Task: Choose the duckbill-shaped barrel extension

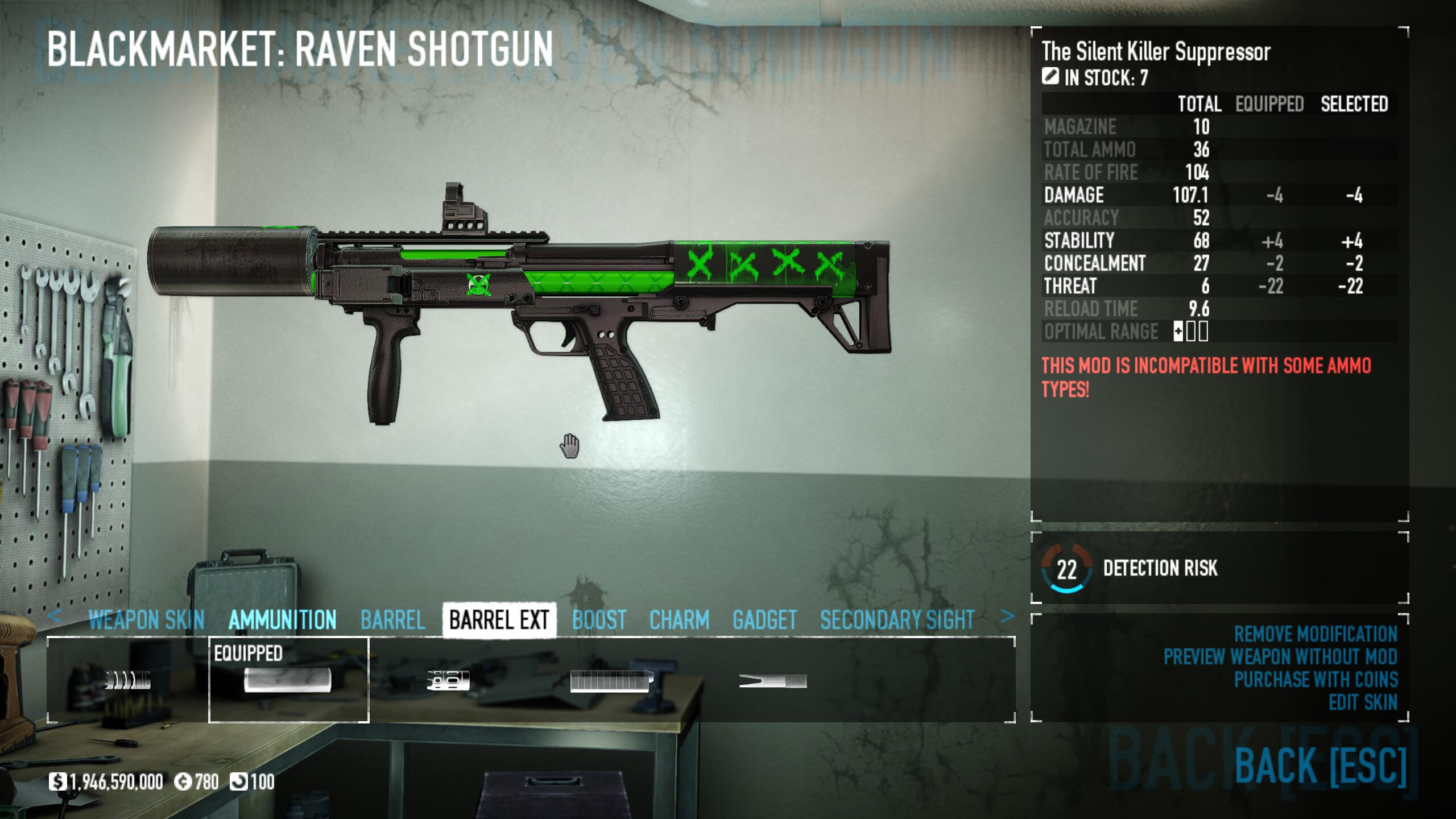Action: [772, 680]
